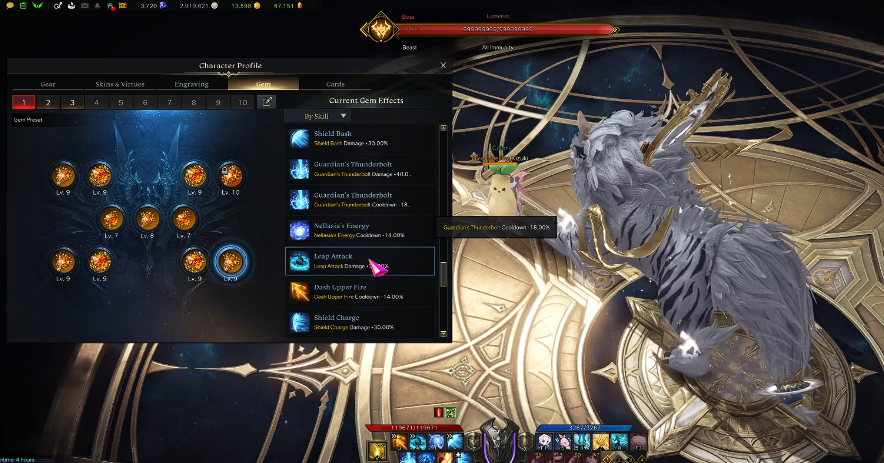Show the Engraving tab
Image resolution: width=884 pixels, height=463 pixels.
tap(191, 84)
